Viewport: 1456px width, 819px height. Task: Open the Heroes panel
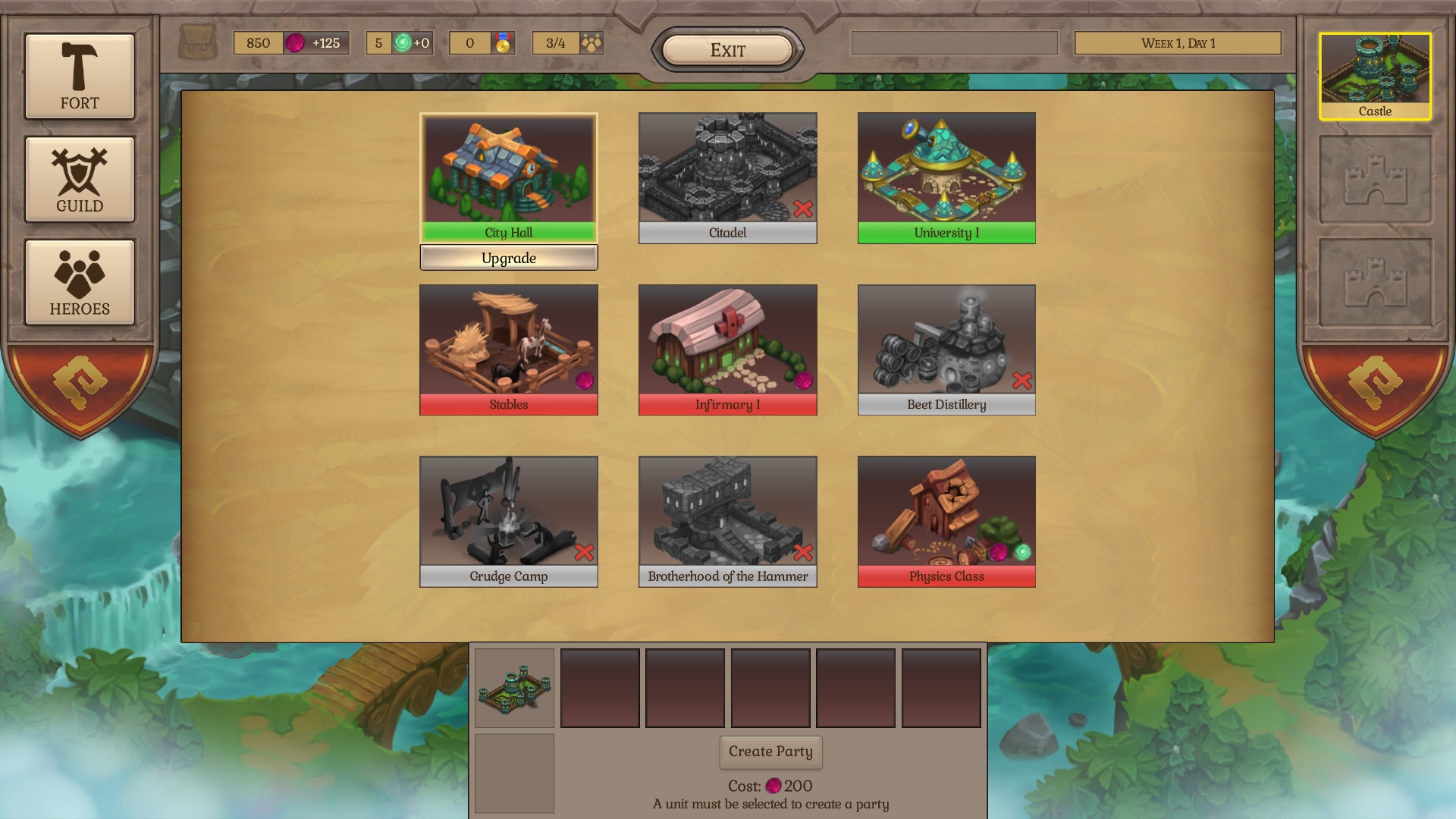pos(79,283)
